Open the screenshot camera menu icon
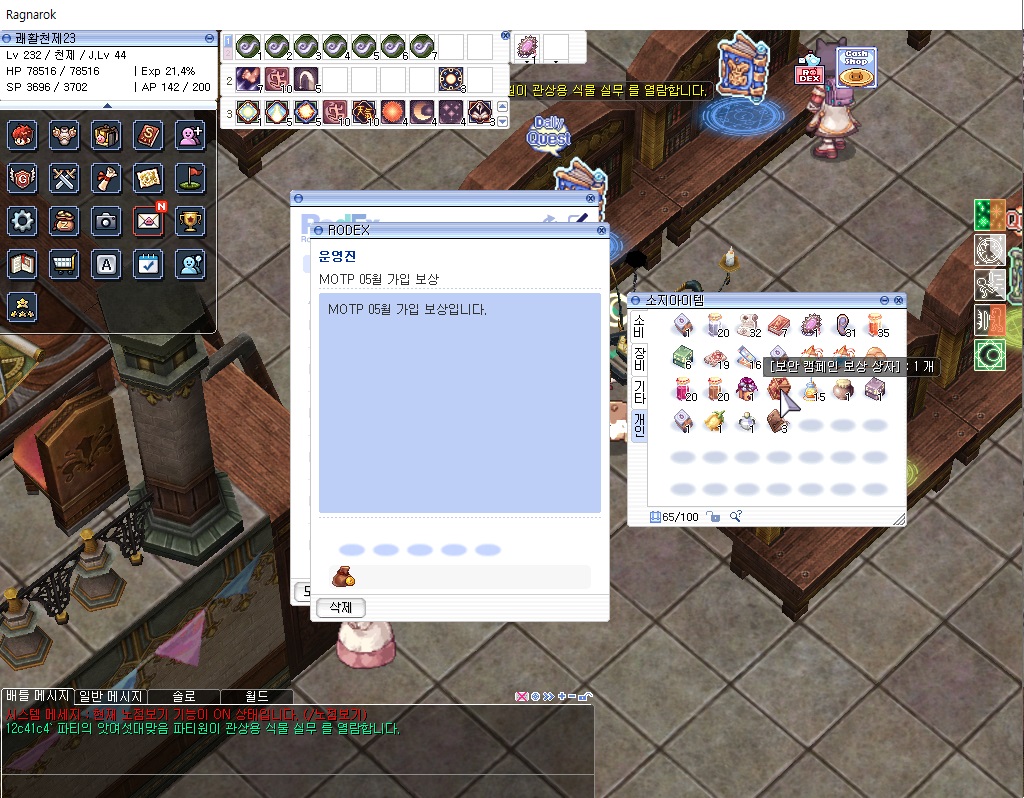Screen dimensions: 1024x798 pos(106,221)
